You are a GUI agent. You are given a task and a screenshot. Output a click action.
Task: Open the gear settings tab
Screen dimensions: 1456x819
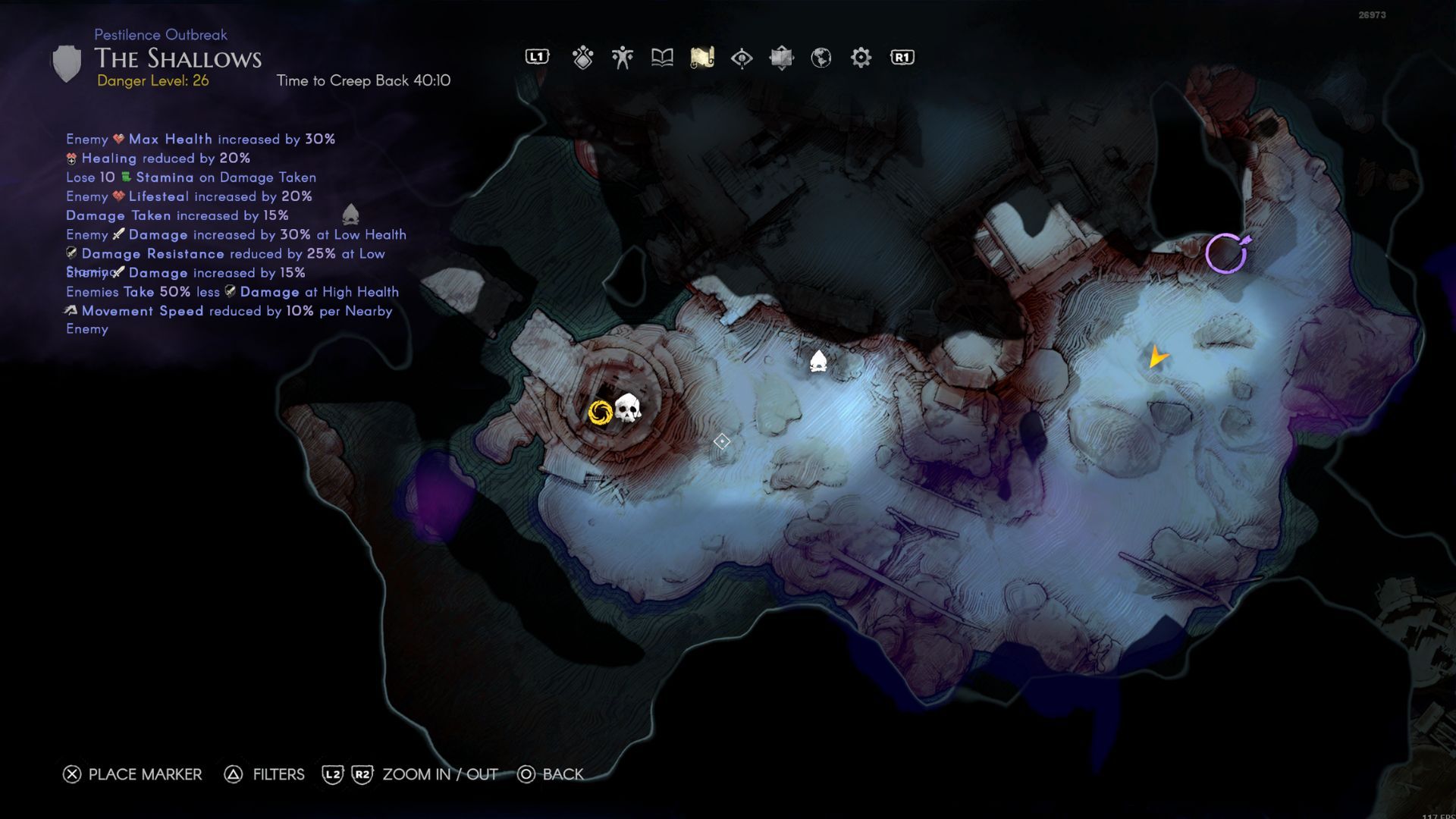(861, 58)
